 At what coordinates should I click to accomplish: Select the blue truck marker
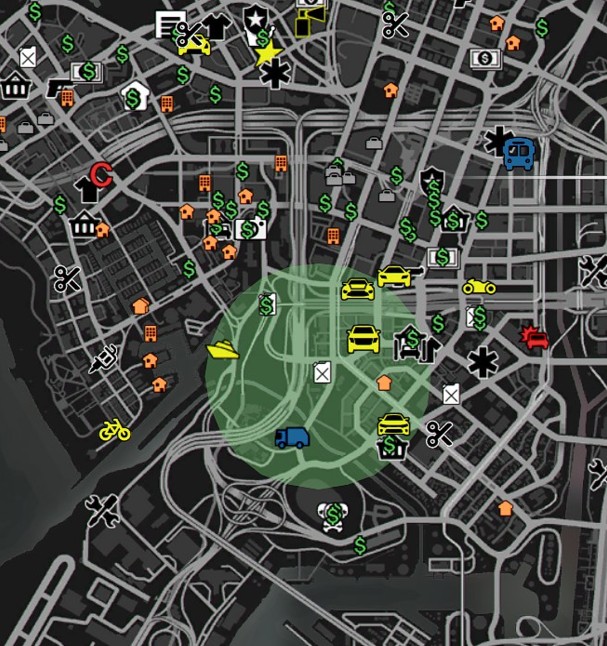[x=292, y=437]
